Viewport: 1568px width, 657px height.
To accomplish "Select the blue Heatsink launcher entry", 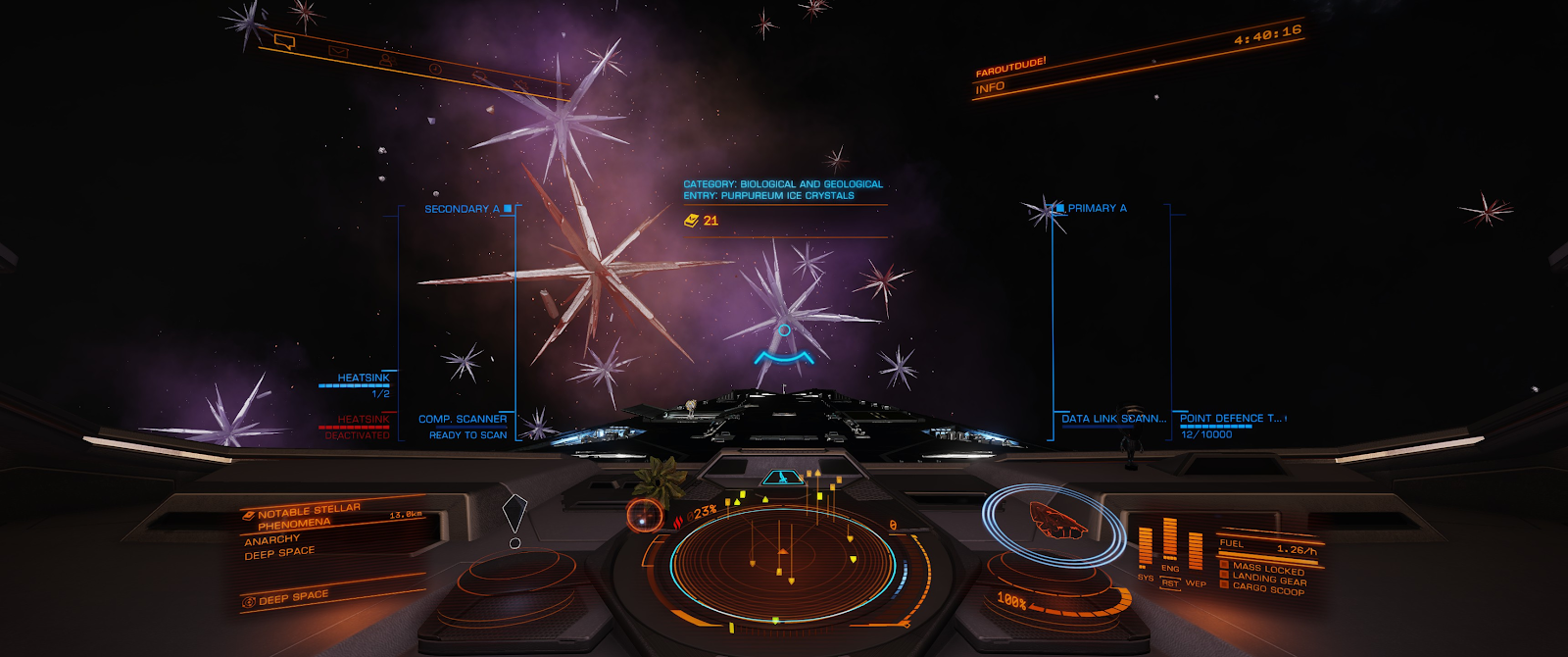I will 363,378.
